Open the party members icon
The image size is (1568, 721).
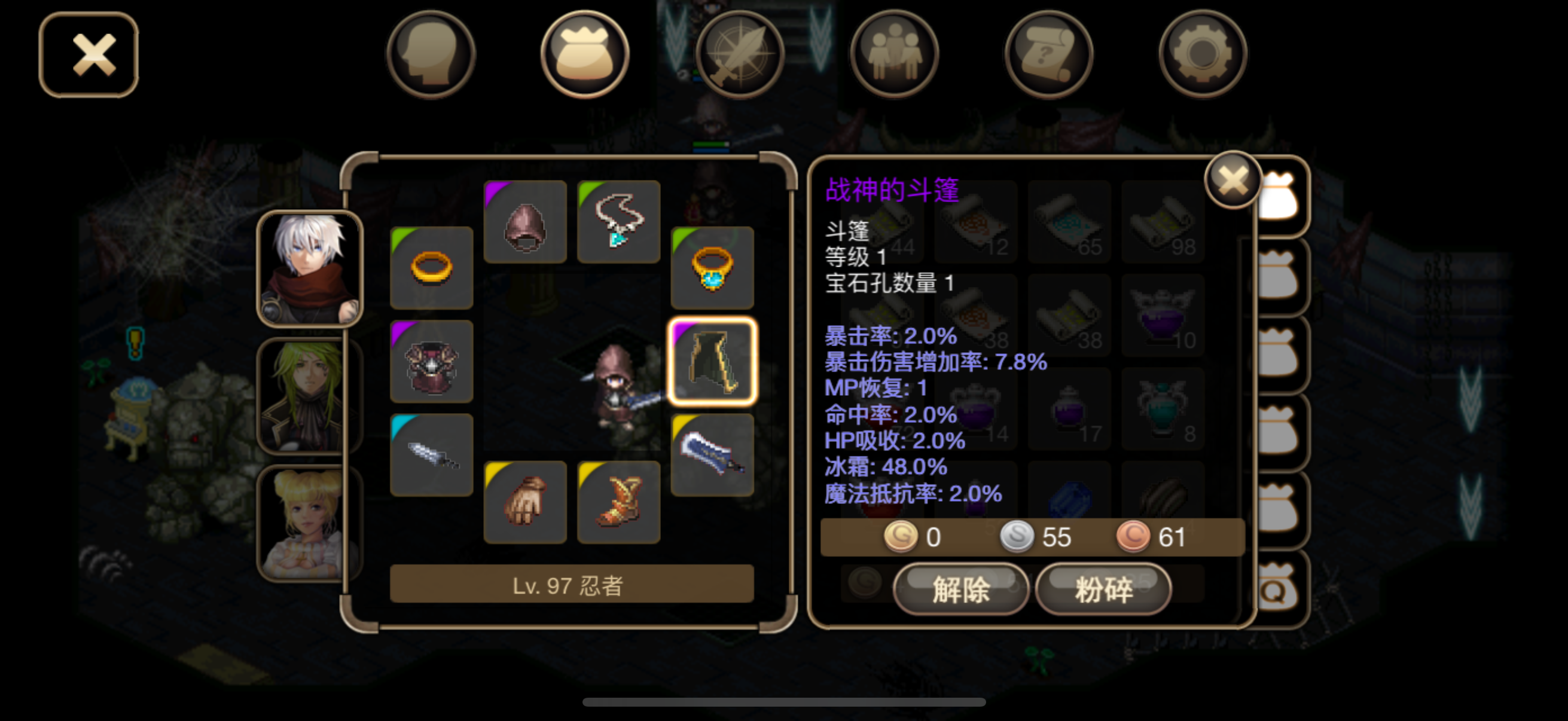click(893, 54)
